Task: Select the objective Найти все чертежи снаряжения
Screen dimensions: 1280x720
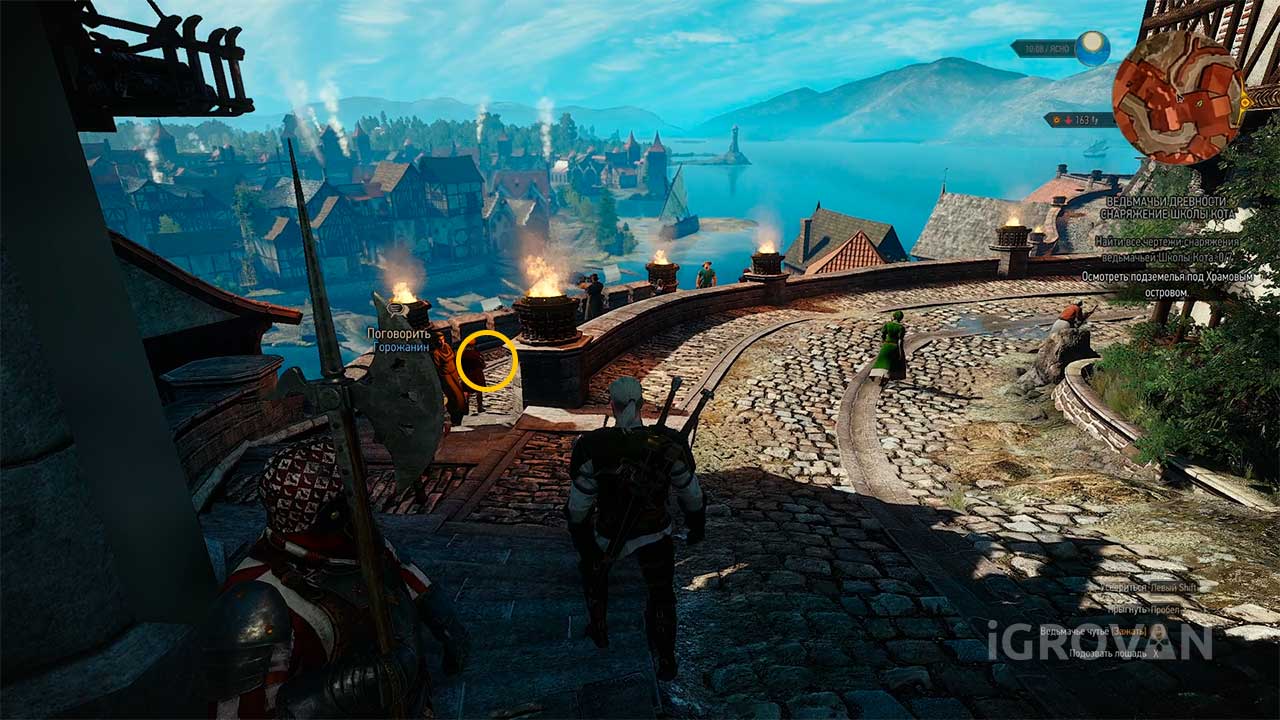Action: coord(1166,248)
